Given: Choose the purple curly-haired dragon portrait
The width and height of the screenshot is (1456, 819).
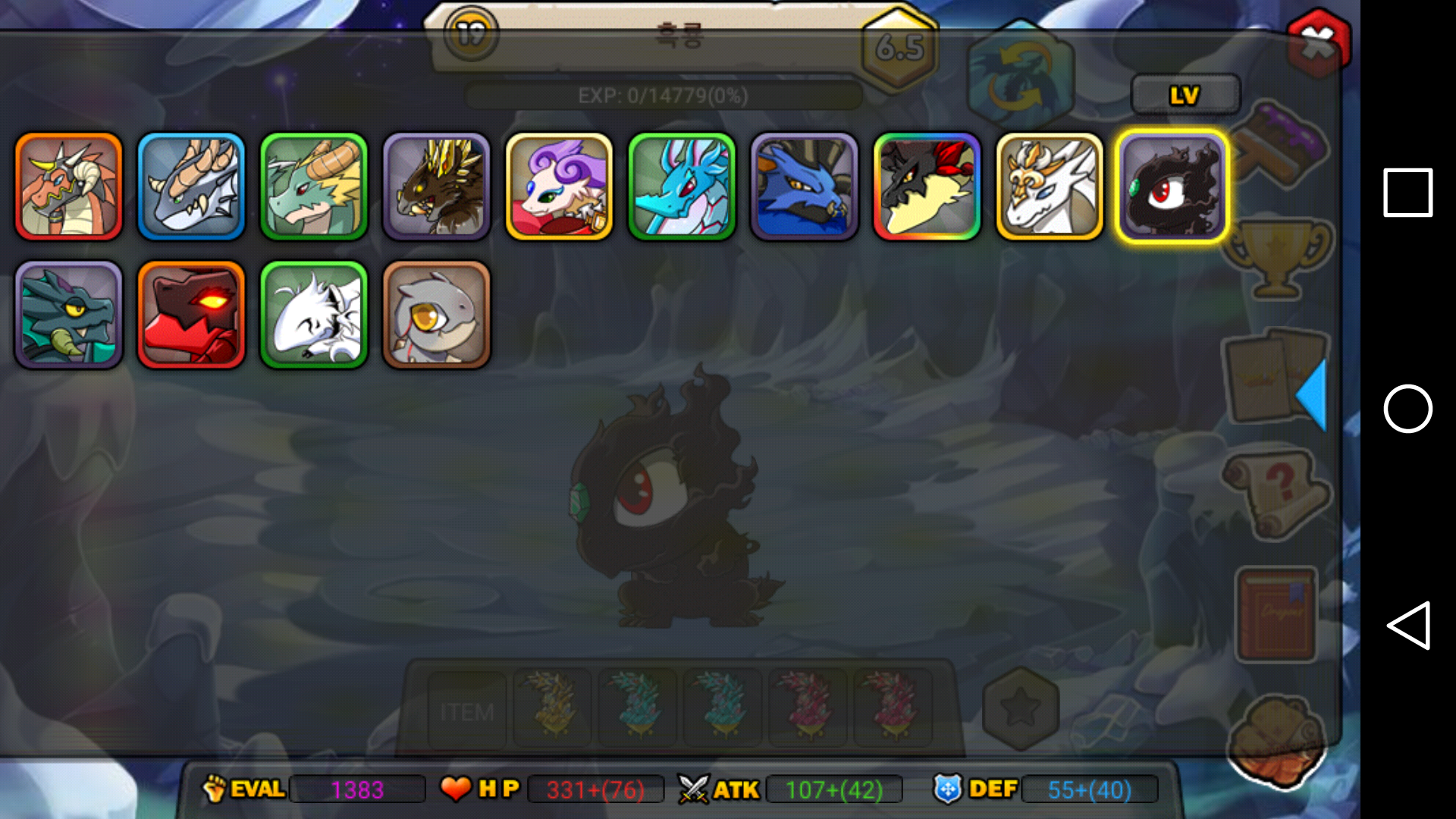Looking at the screenshot, I should pos(559,187).
